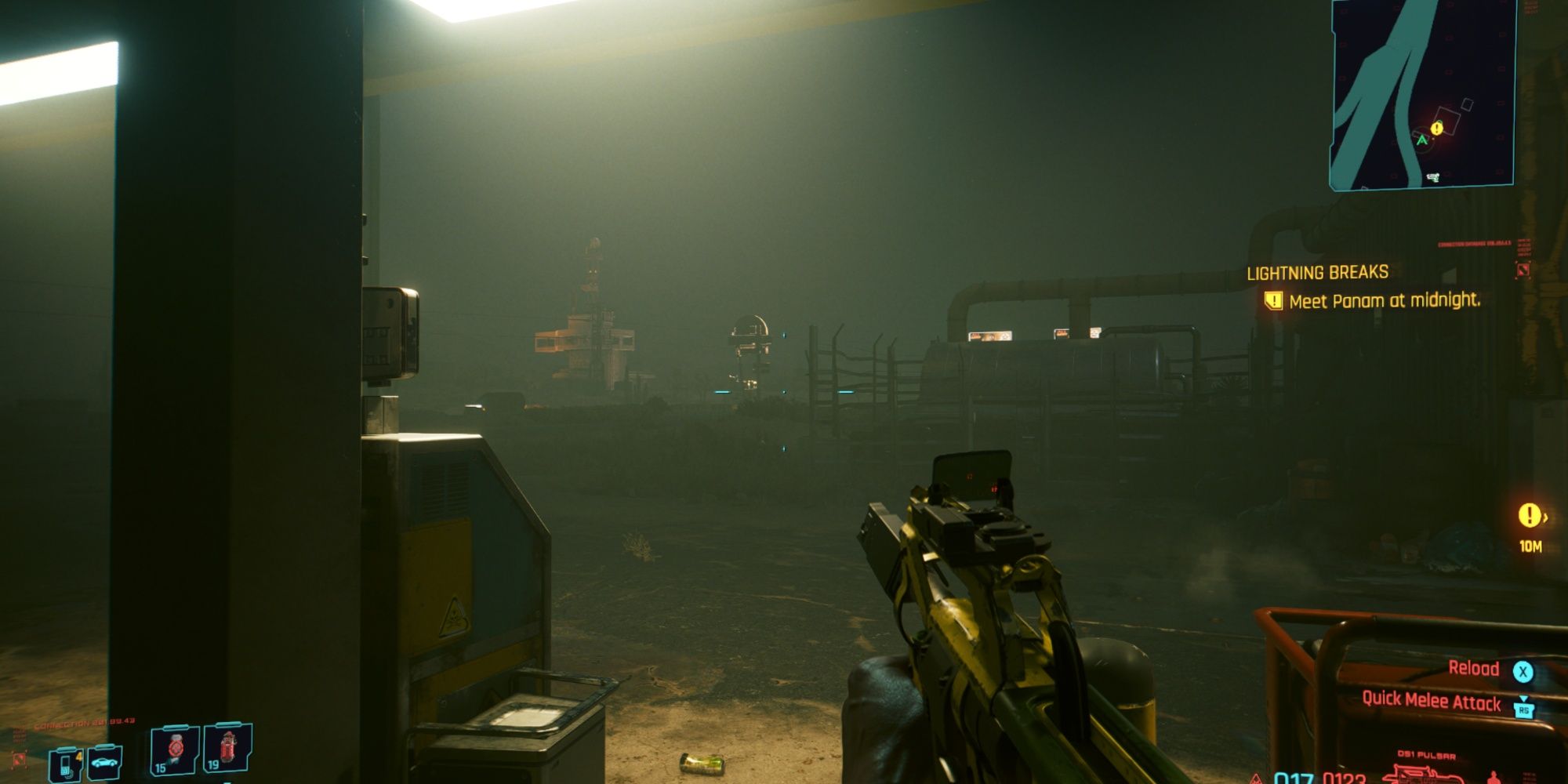Click the yellow quest exclamation marker showing 10M

(x=1530, y=514)
